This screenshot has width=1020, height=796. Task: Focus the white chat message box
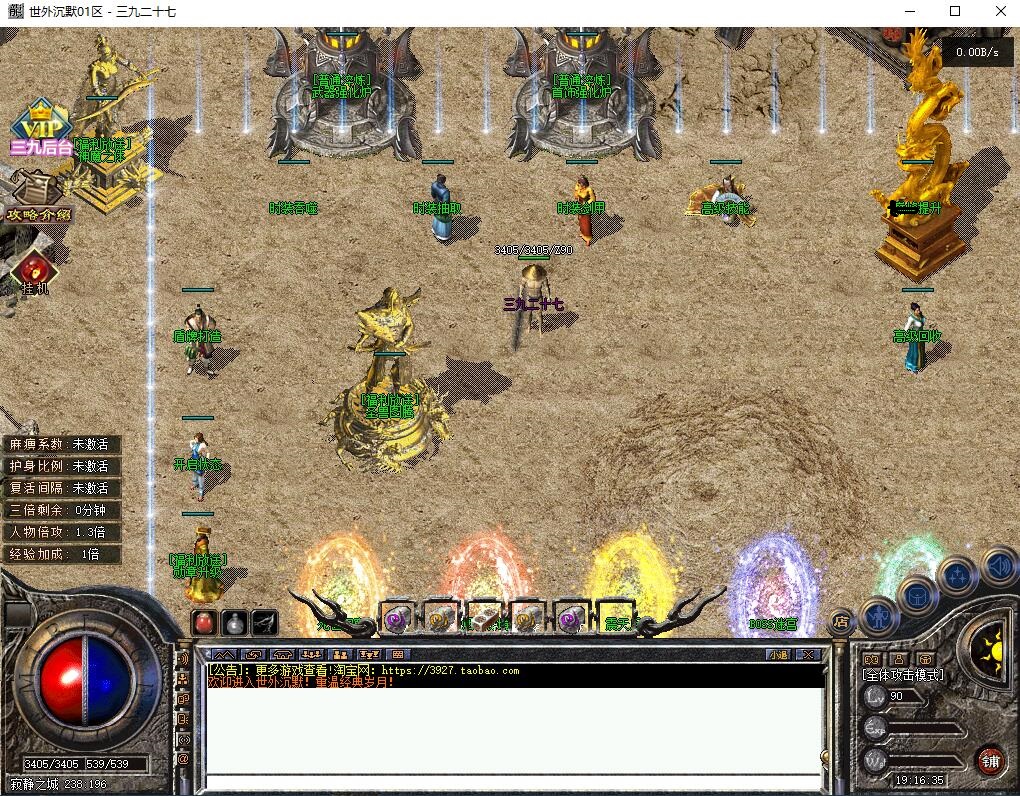click(512, 730)
